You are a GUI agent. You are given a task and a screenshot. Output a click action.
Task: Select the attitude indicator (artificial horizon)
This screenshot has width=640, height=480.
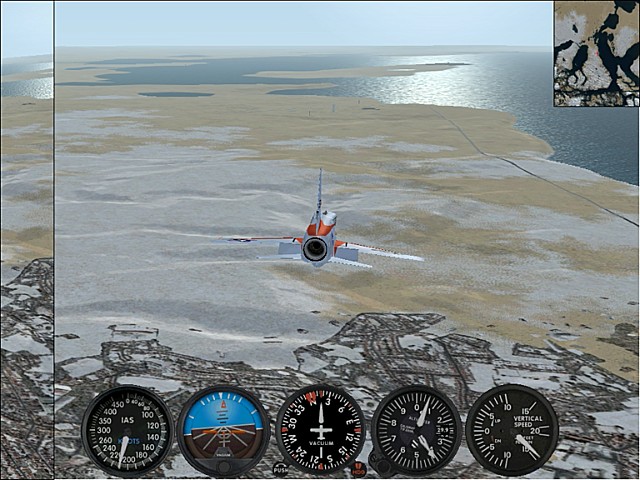click(x=223, y=430)
